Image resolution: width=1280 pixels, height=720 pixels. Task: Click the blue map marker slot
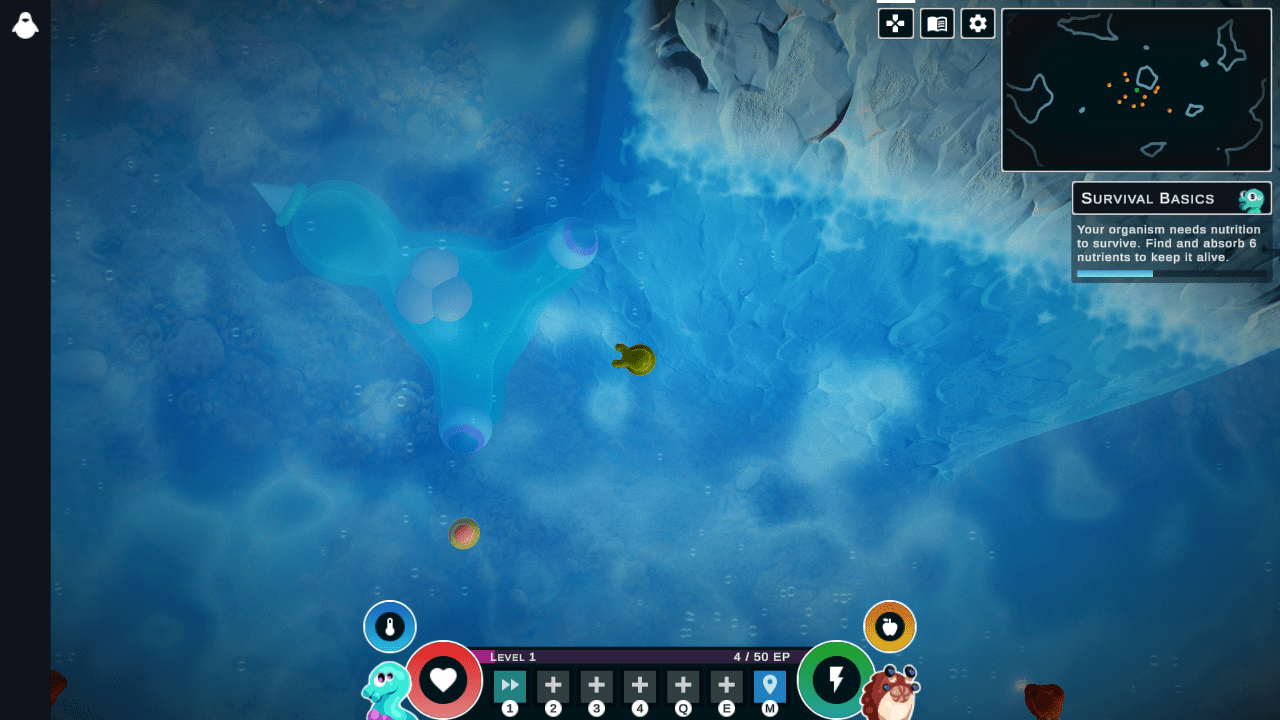click(769, 686)
